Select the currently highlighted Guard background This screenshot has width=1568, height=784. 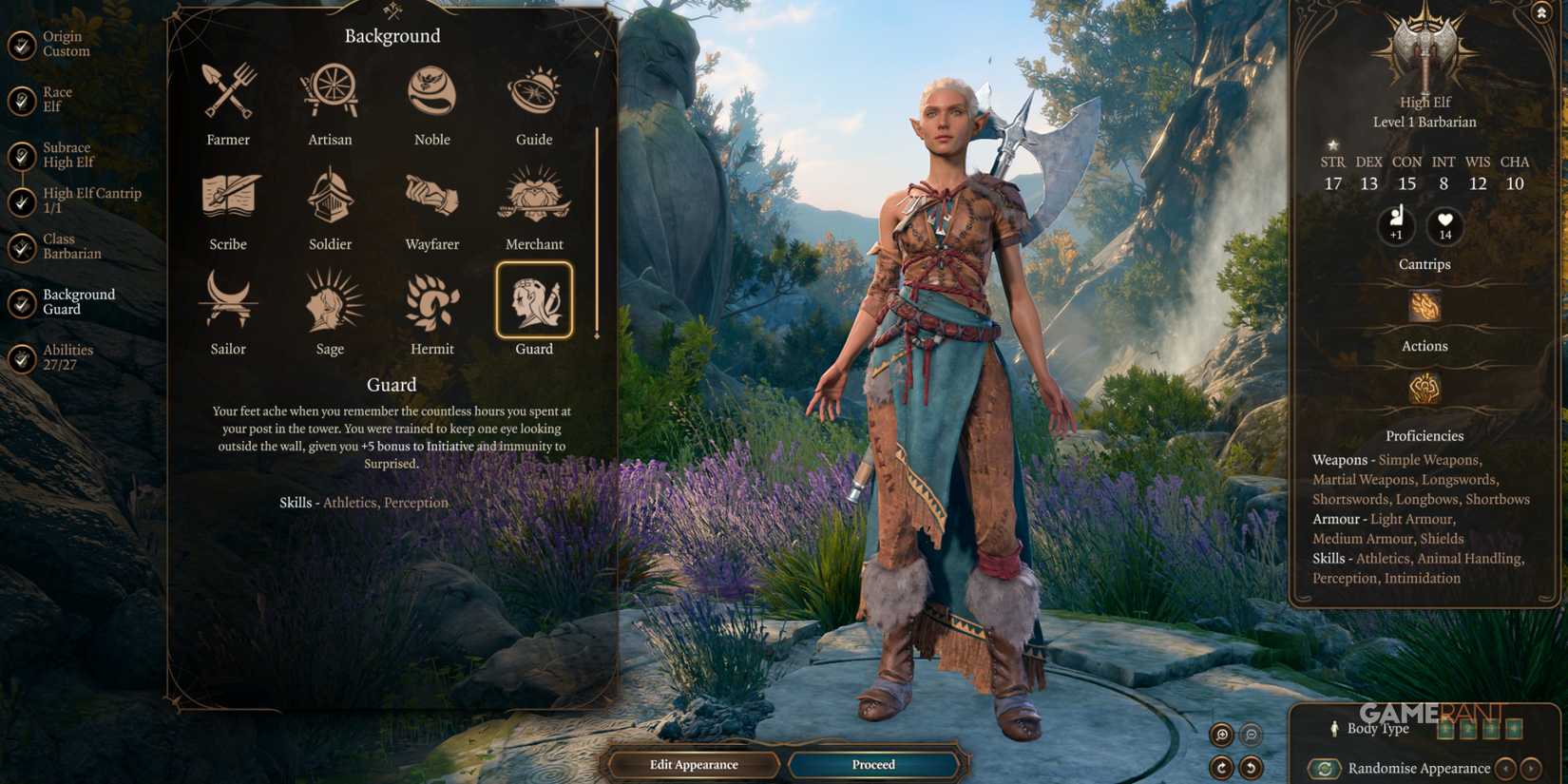pyautogui.click(x=534, y=301)
